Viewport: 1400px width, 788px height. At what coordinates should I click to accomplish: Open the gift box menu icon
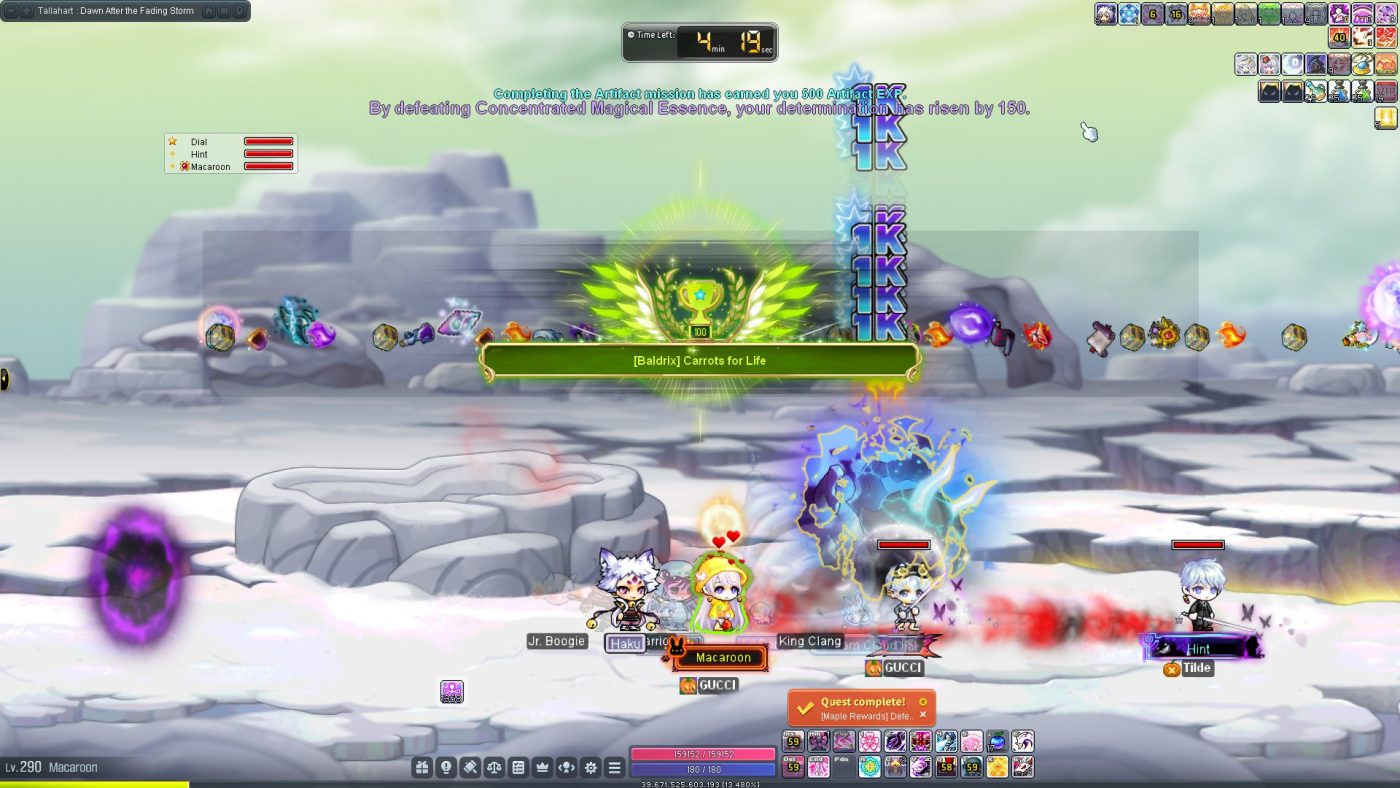(x=422, y=768)
